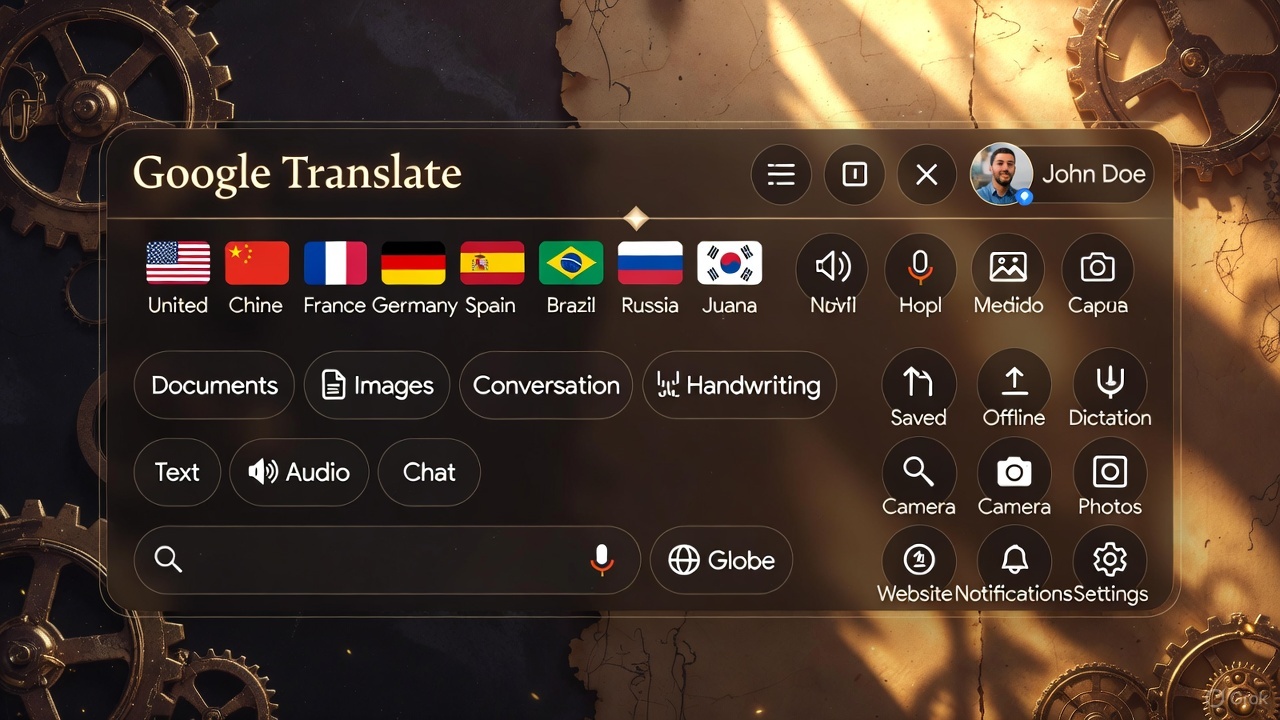
Task: Open the hamburger menu
Action: (x=781, y=174)
